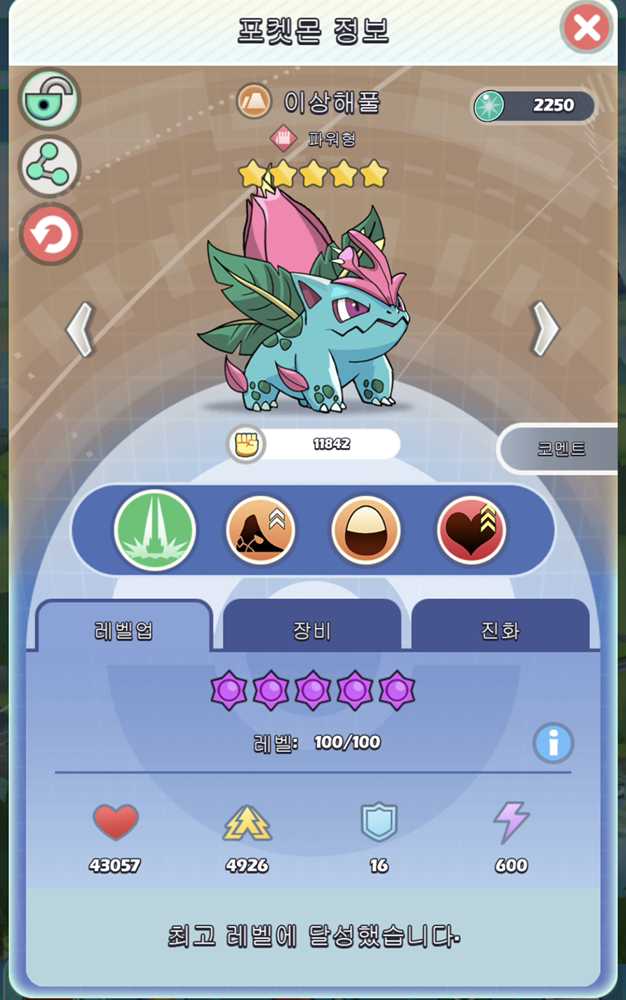The height and width of the screenshot is (1000, 626).
Task: Tap the share nodes icon
Action: point(50,167)
